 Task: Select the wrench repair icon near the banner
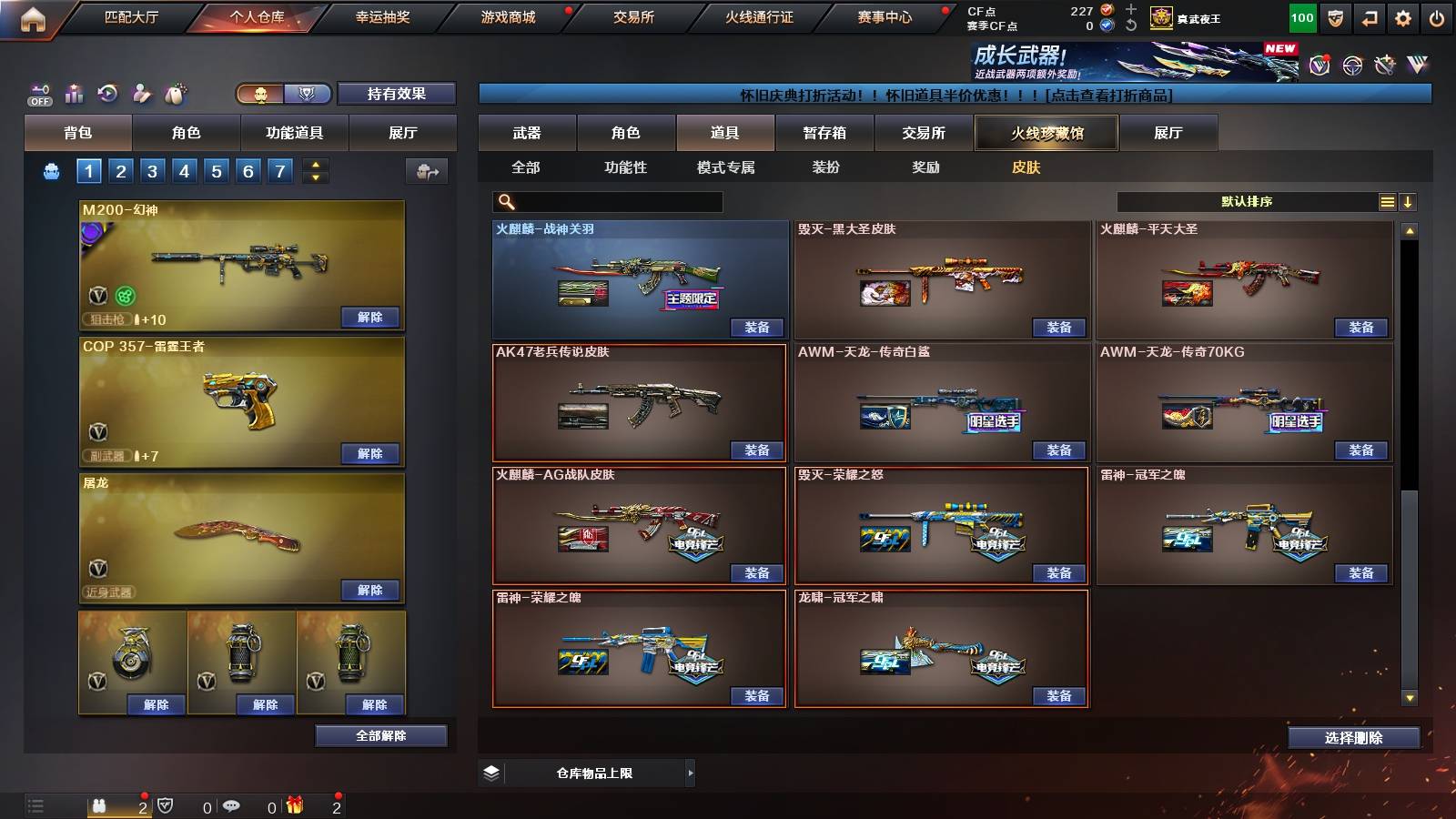pos(1385,64)
